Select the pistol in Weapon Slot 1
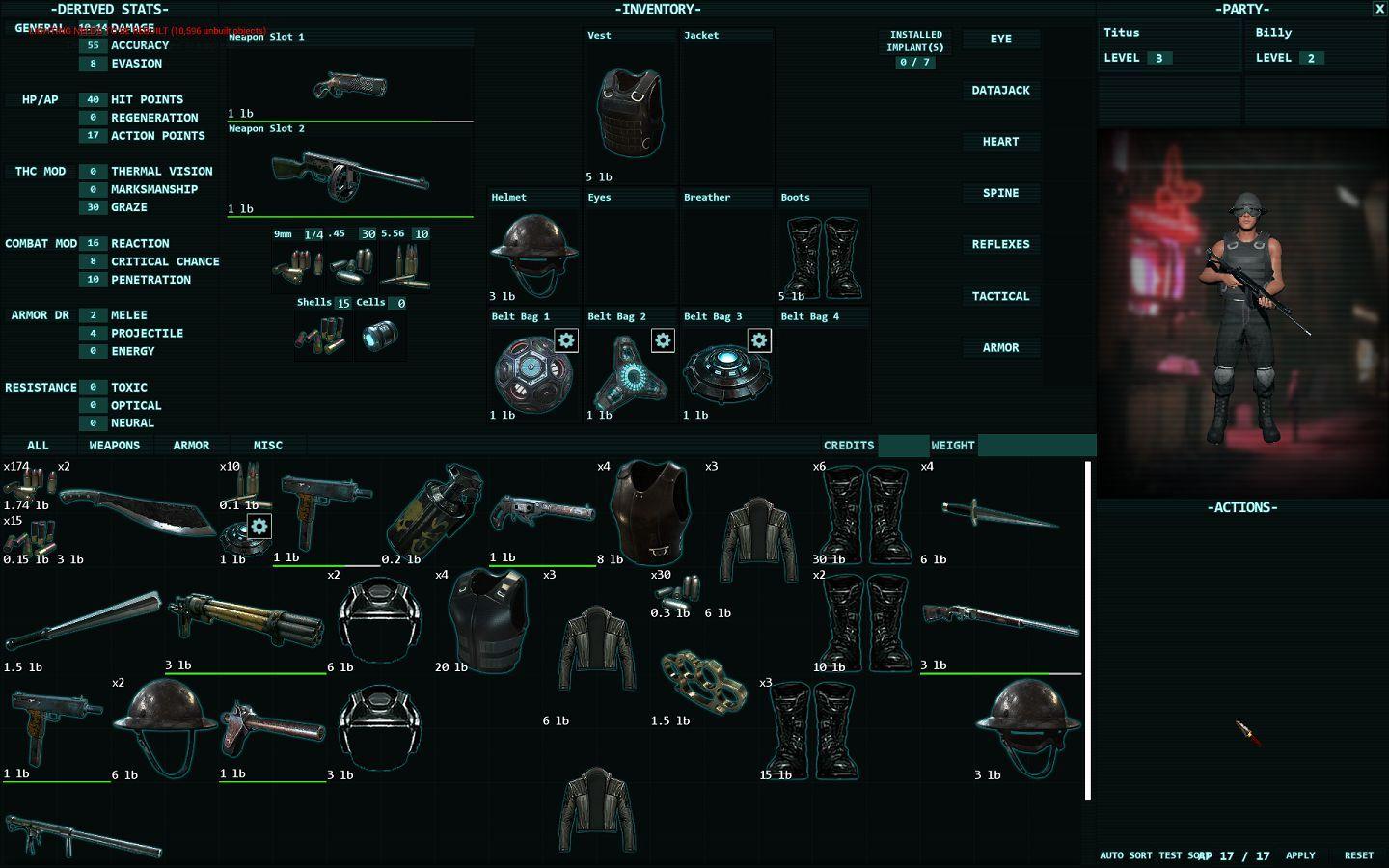This screenshot has height=868, width=1389. click(x=350, y=86)
